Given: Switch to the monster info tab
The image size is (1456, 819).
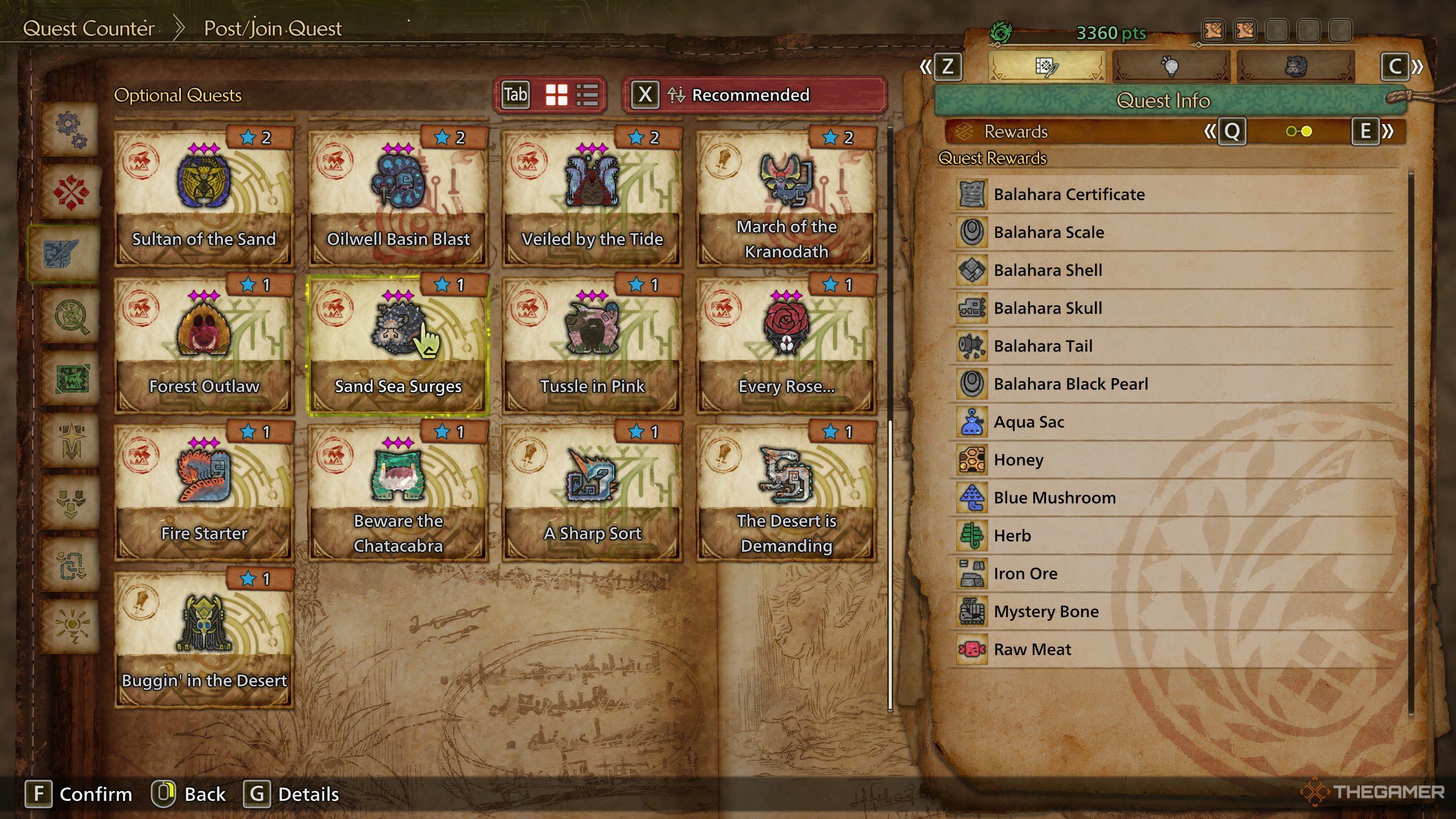Looking at the screenshot, I should coord(1296,67).
